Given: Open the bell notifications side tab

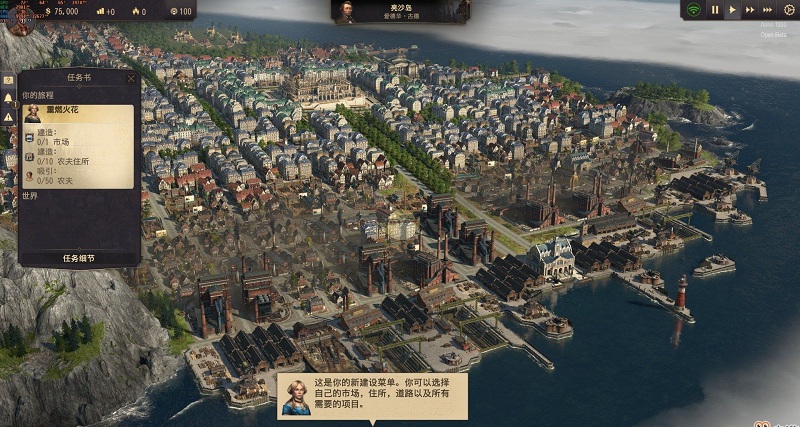Looking at the screenshot, I should click(x=8, y=98).
